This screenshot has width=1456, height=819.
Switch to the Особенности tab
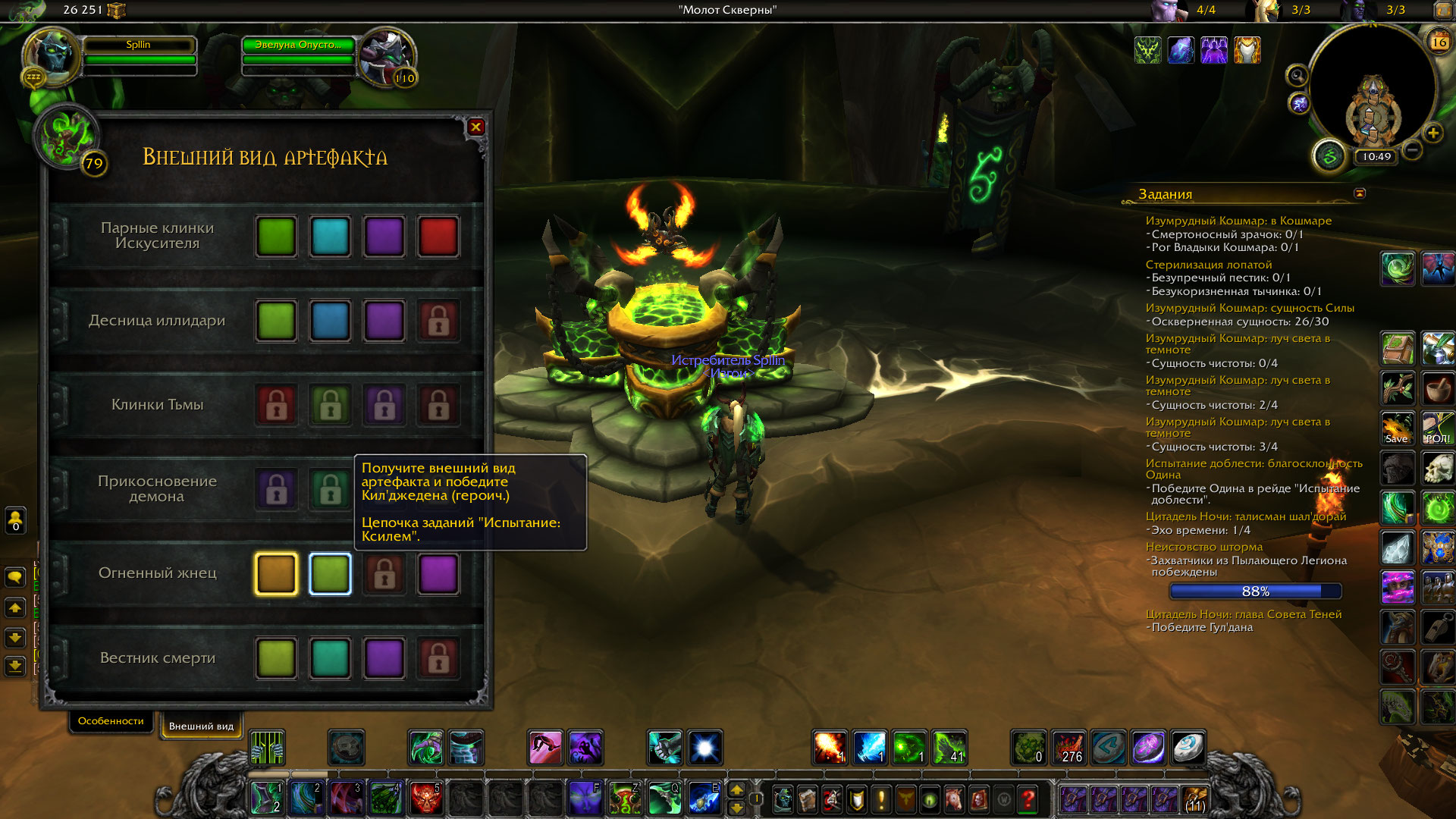point(111,721)
